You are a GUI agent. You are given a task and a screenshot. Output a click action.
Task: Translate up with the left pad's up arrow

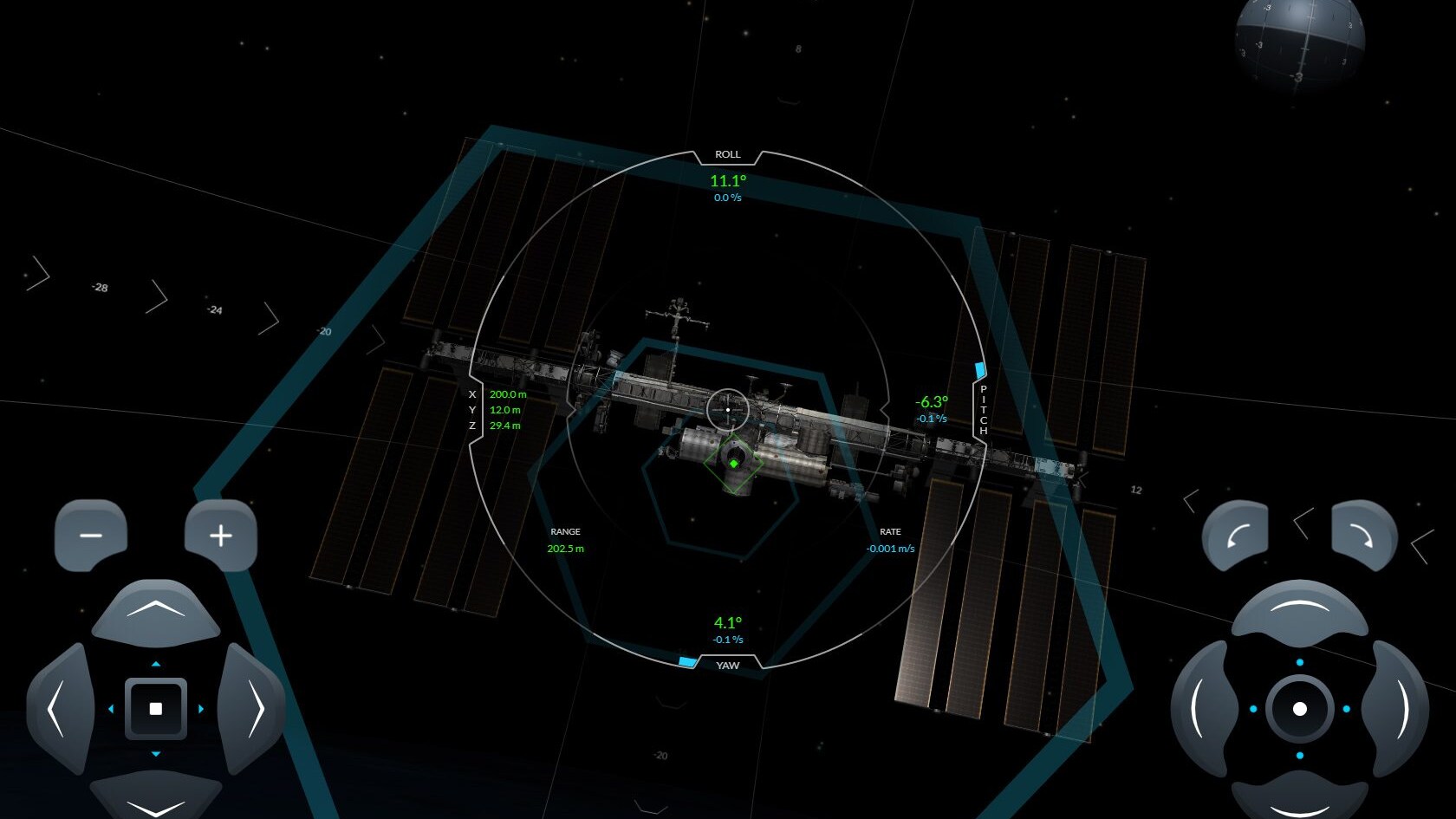(x=156, y=611)
